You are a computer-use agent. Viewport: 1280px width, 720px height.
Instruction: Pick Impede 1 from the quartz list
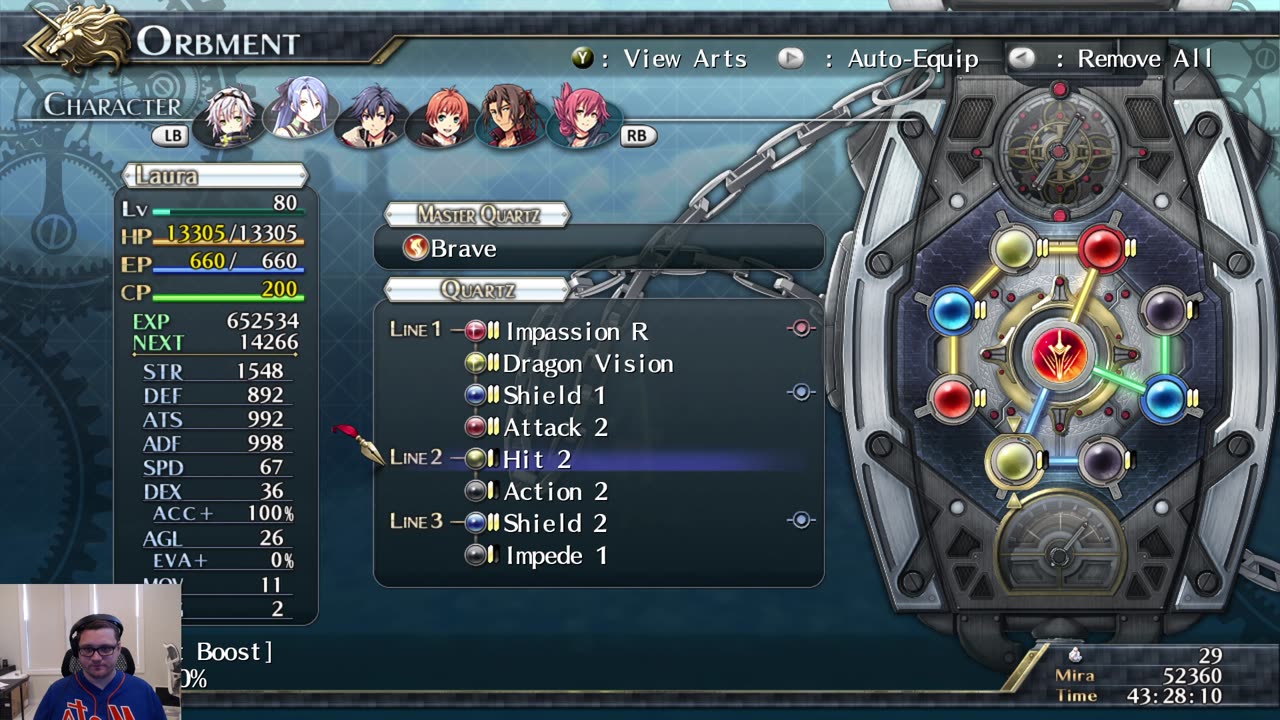555,555
